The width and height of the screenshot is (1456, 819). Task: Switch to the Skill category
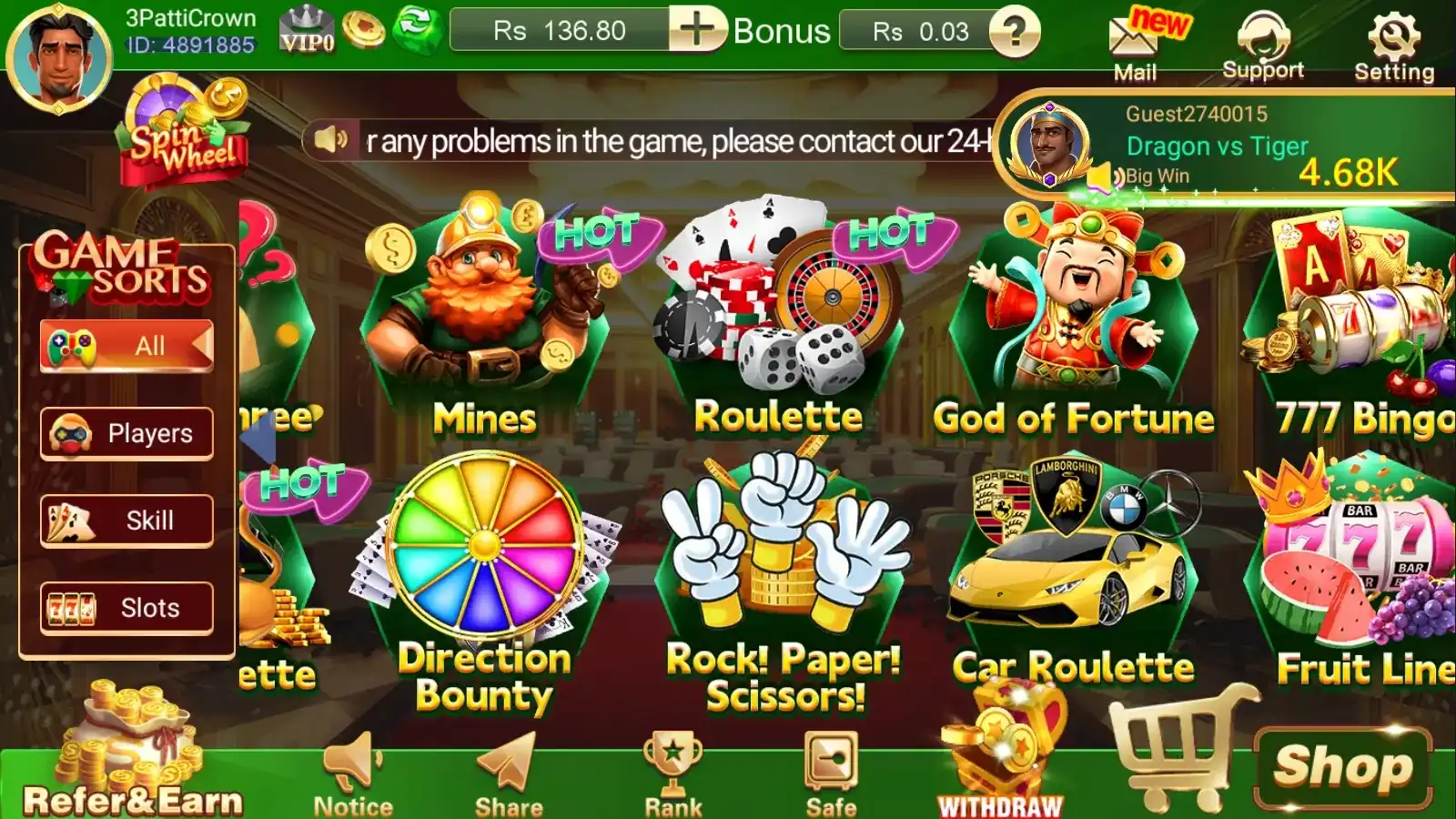[x=126, y=521]
